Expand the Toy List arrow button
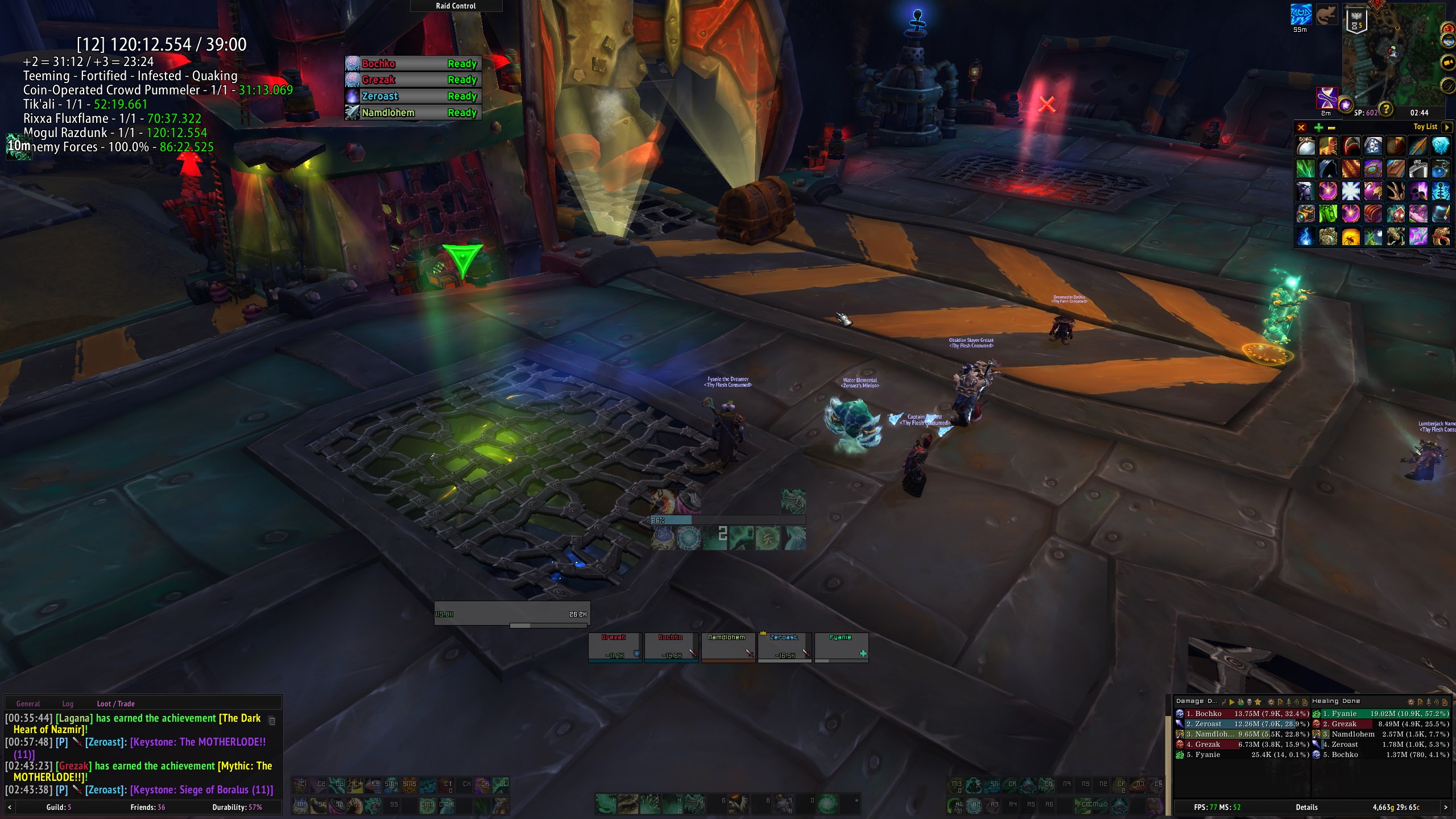 point(1447,127)
